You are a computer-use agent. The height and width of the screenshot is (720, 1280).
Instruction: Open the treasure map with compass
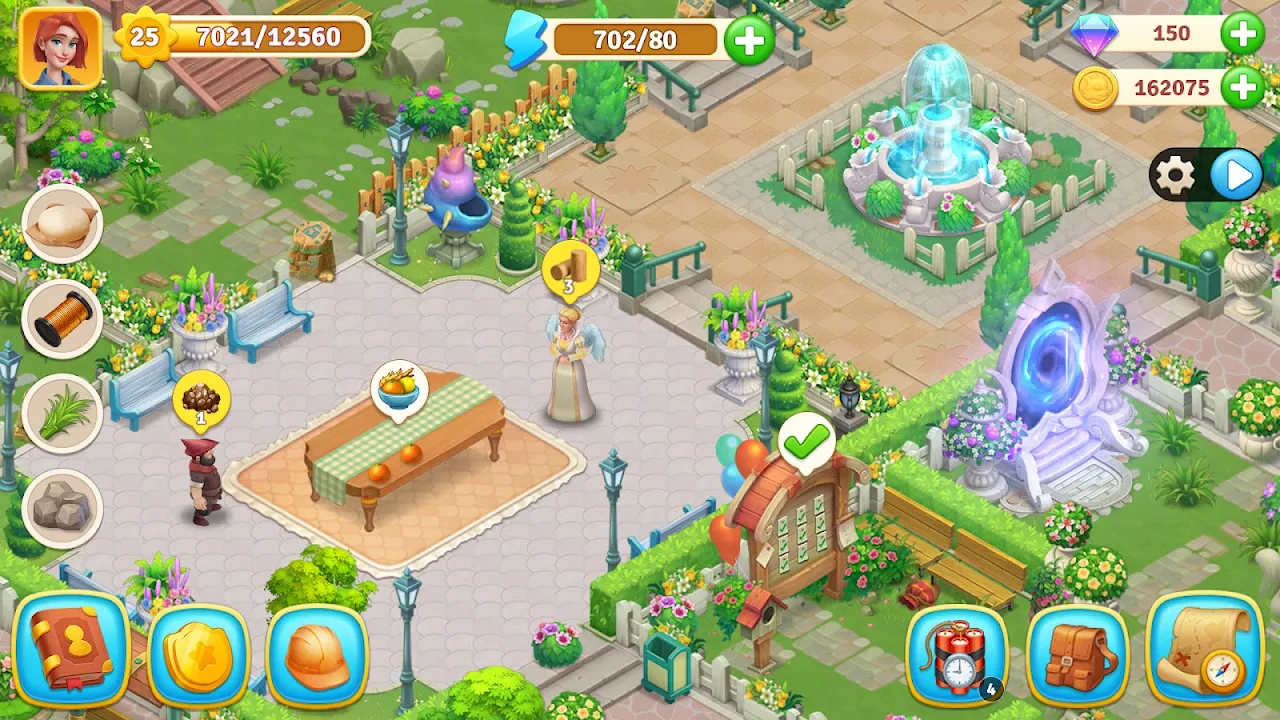[x=1204, y=648]
